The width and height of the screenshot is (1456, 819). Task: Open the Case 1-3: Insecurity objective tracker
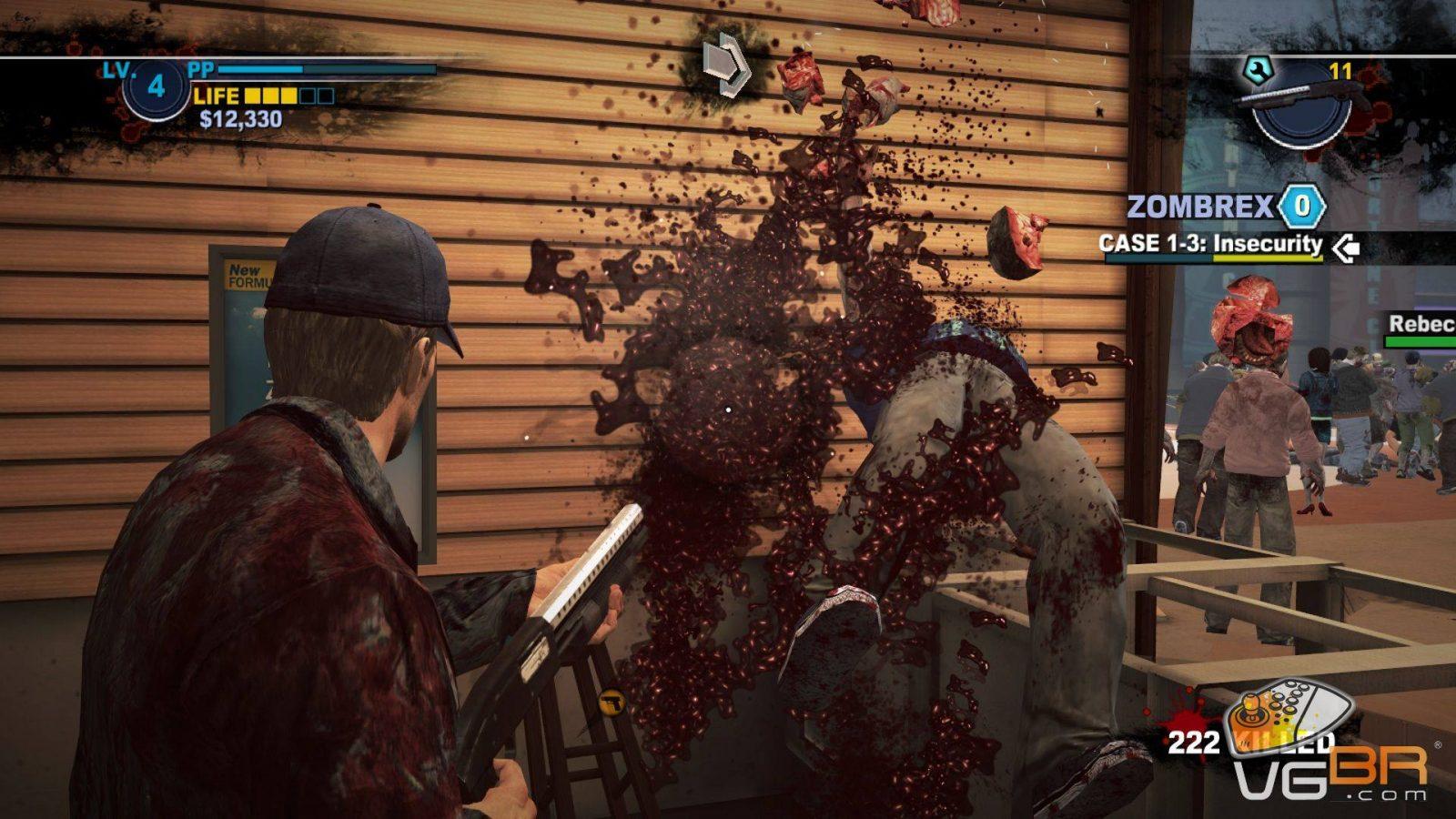[1210, 244]
